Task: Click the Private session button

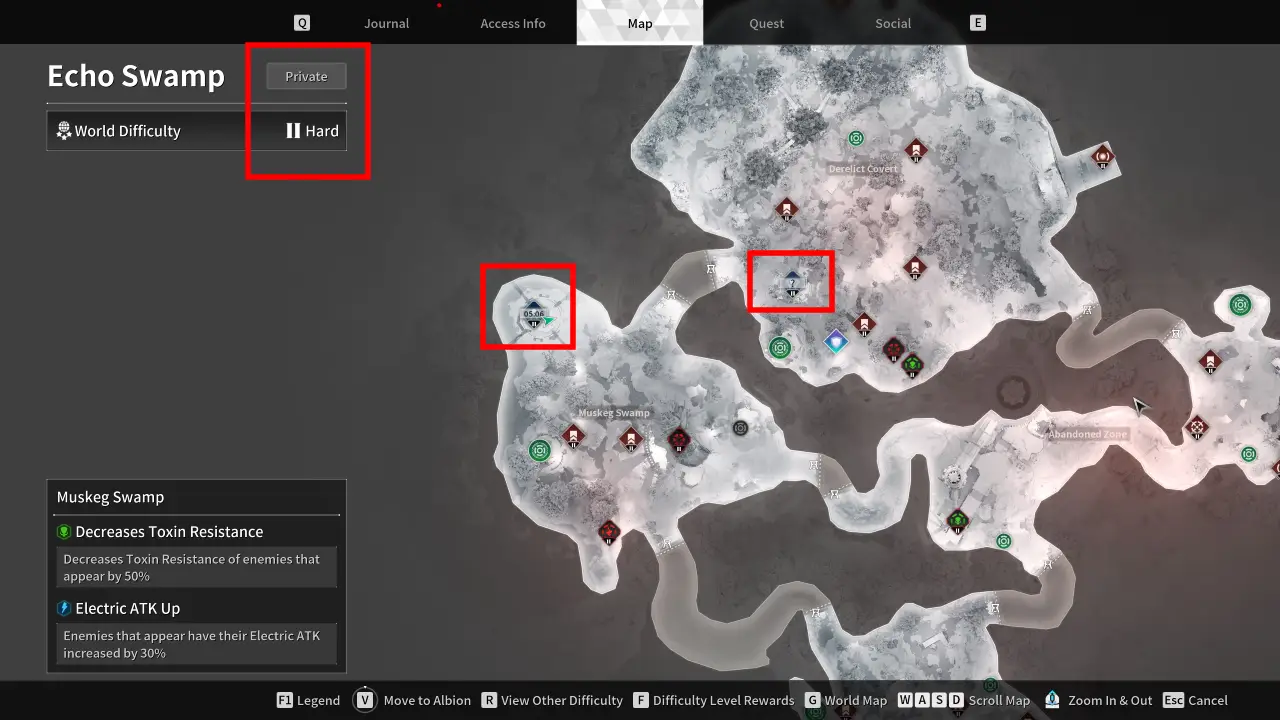Action: coord(306,76)
